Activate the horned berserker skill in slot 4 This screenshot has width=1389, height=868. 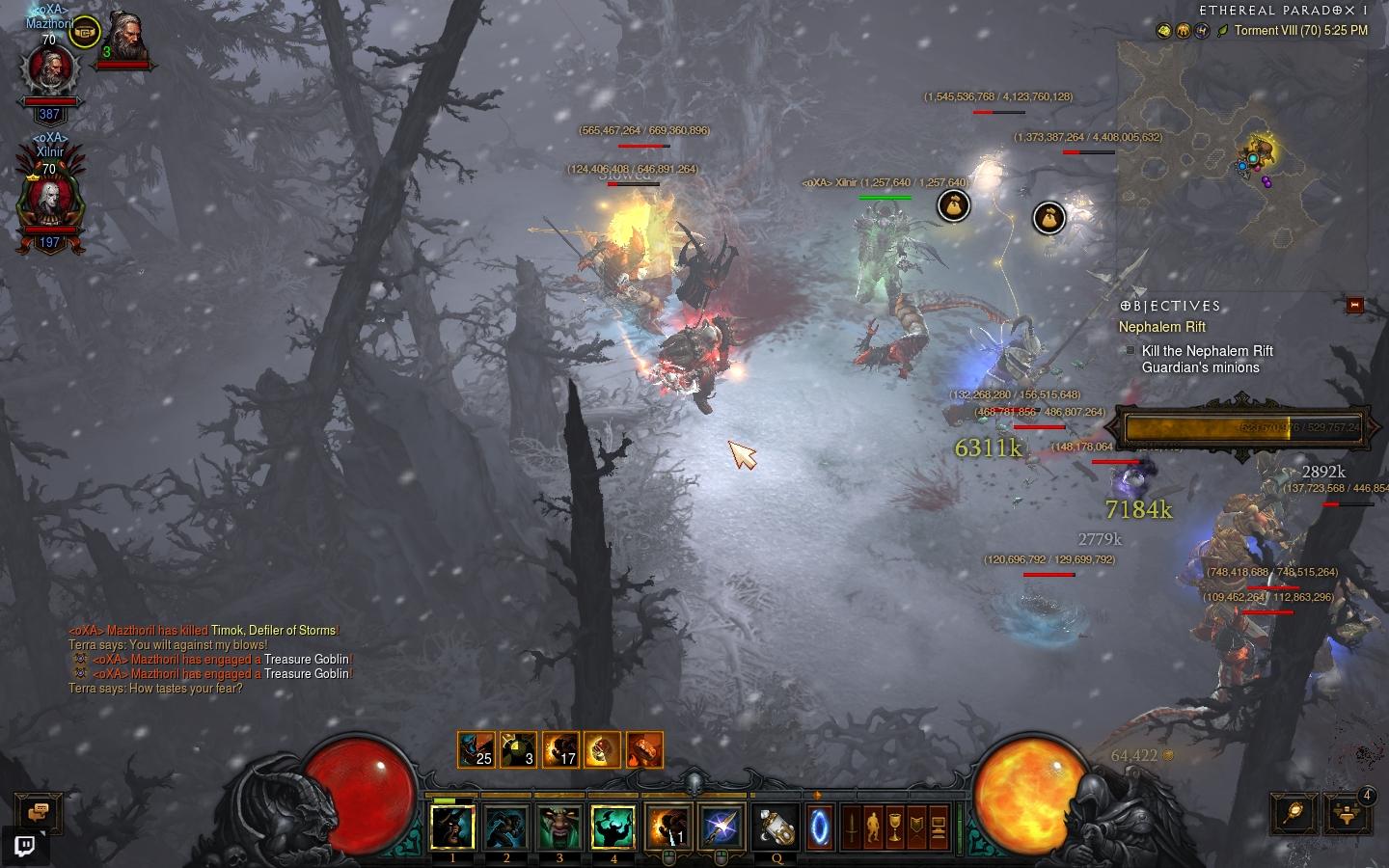[x=613, y=827]
